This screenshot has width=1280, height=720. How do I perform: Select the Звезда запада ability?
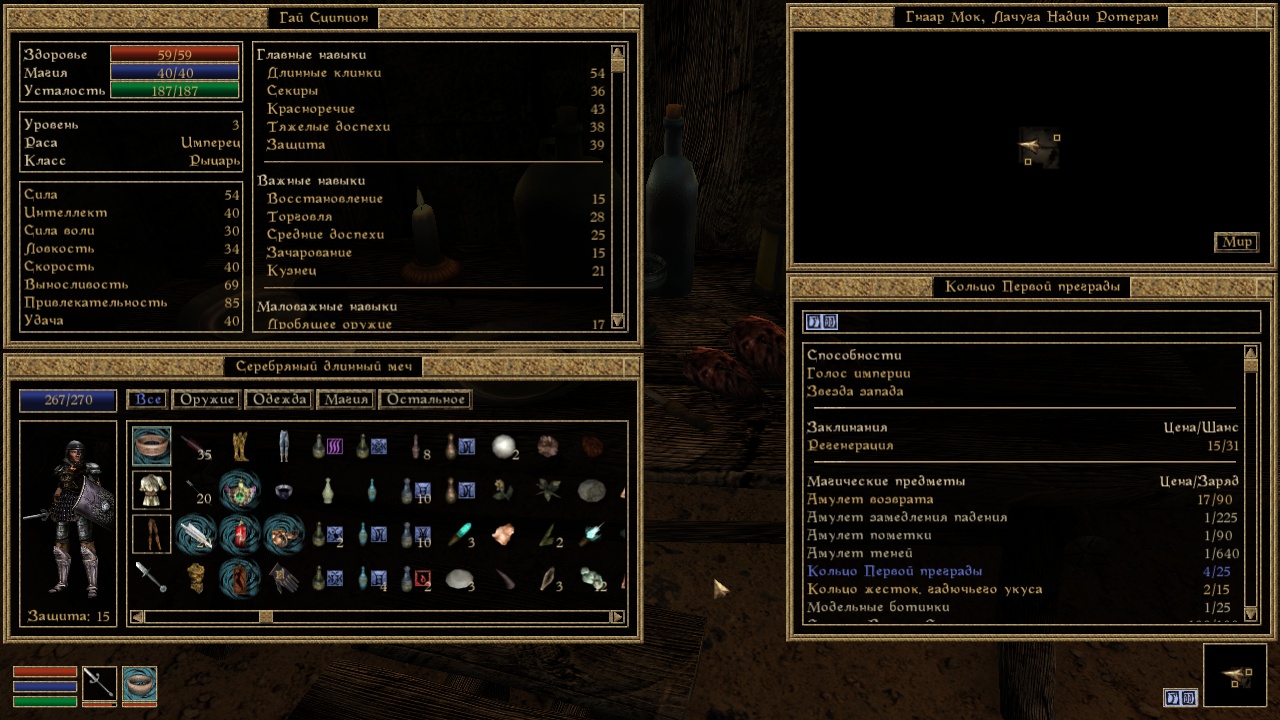point(855,392)
